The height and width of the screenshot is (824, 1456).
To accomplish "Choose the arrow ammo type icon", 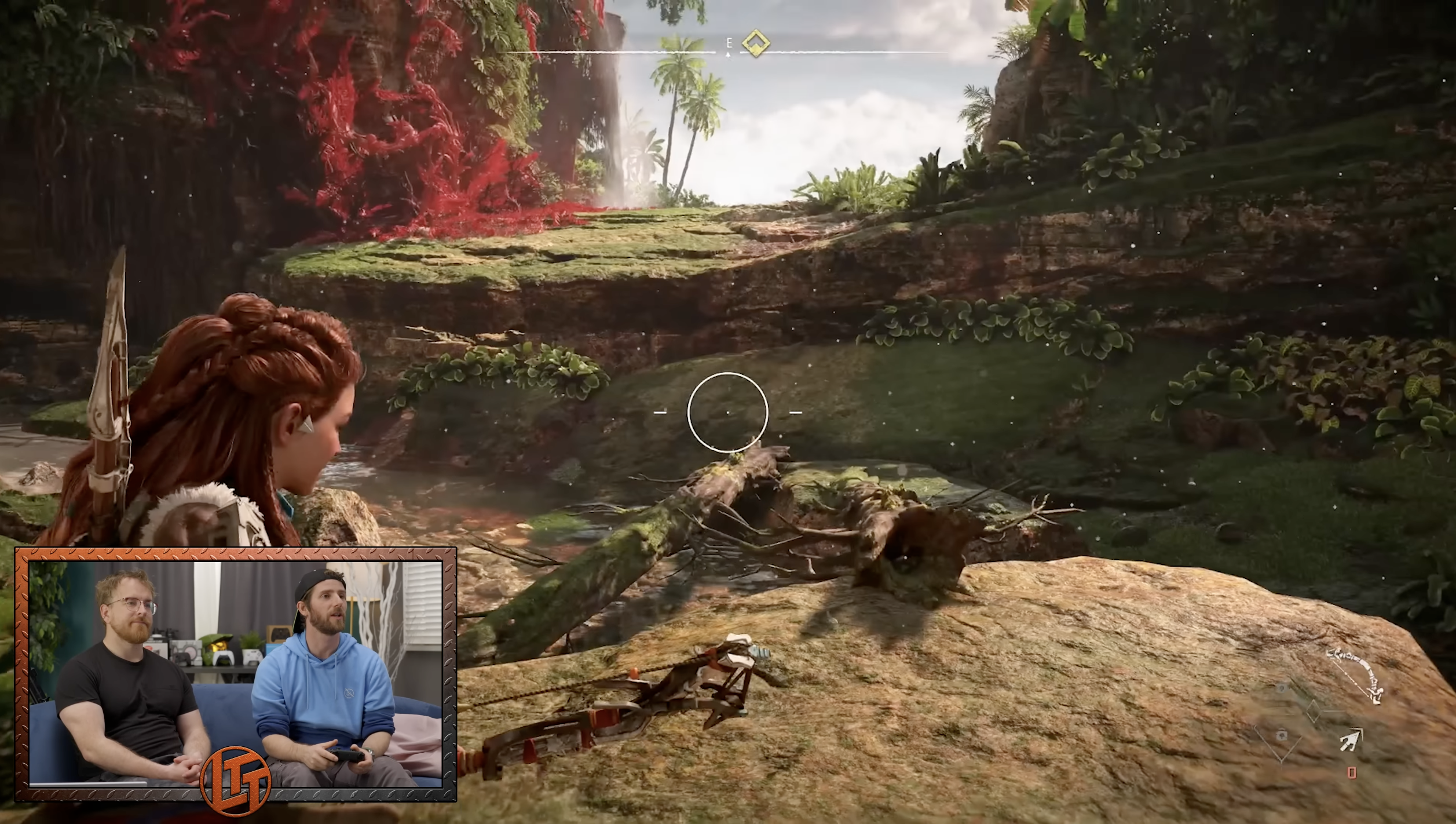I will pos(1351,741).
